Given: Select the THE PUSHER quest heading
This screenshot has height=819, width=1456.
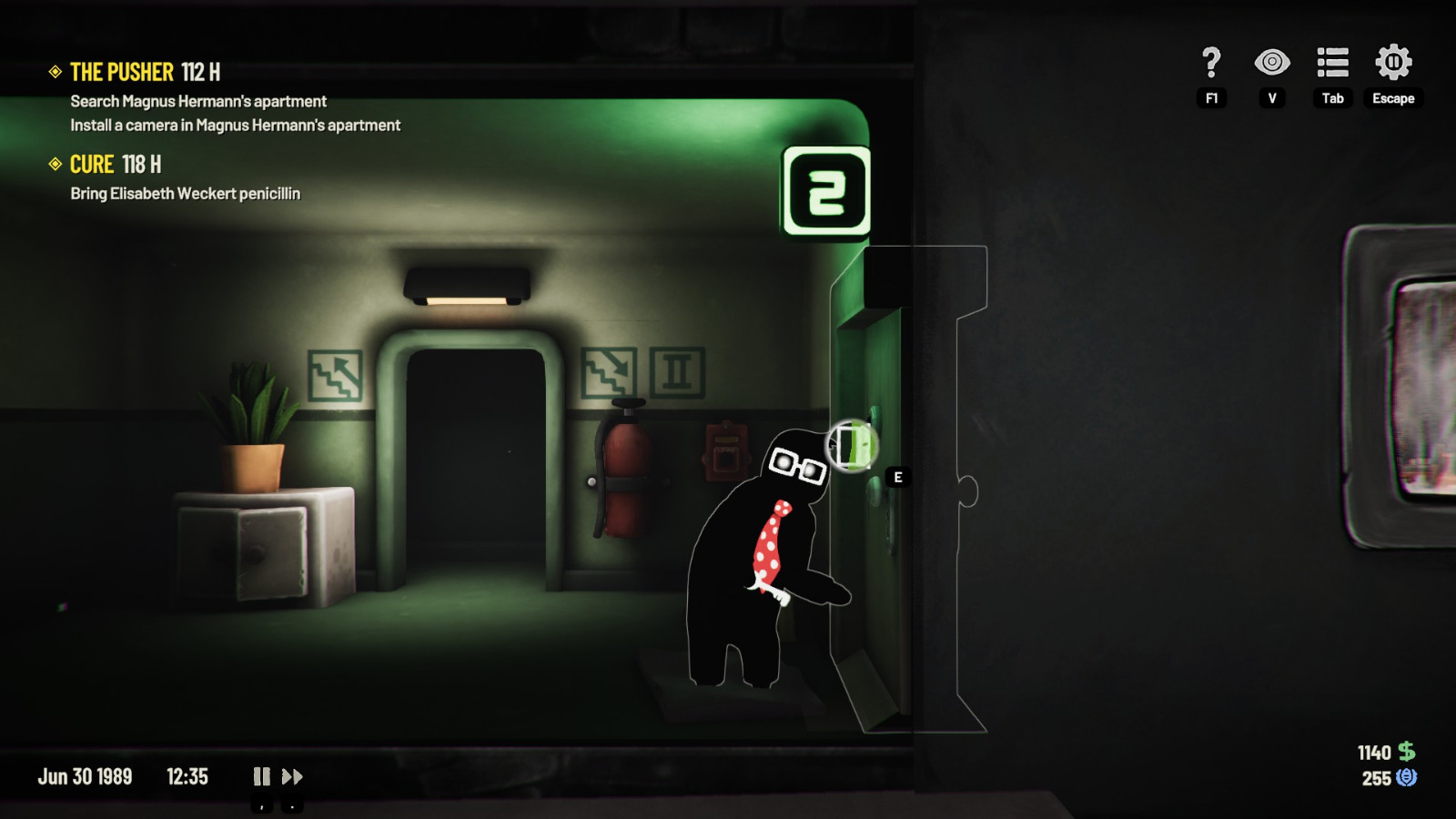Looking at the screenshot, I should (x=122, y=72).
